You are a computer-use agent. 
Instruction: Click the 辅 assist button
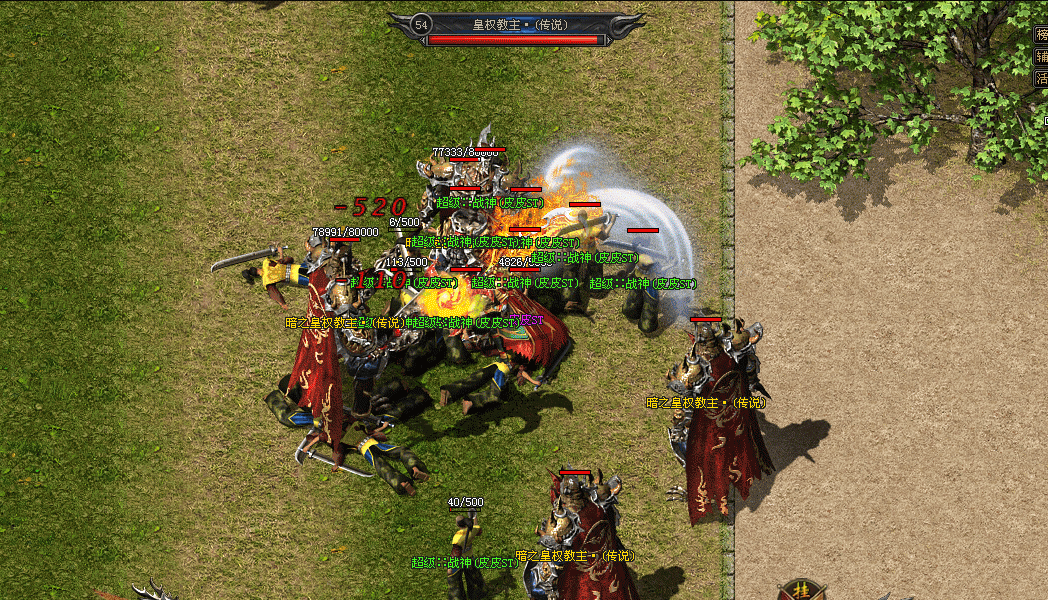[1041, 56]
